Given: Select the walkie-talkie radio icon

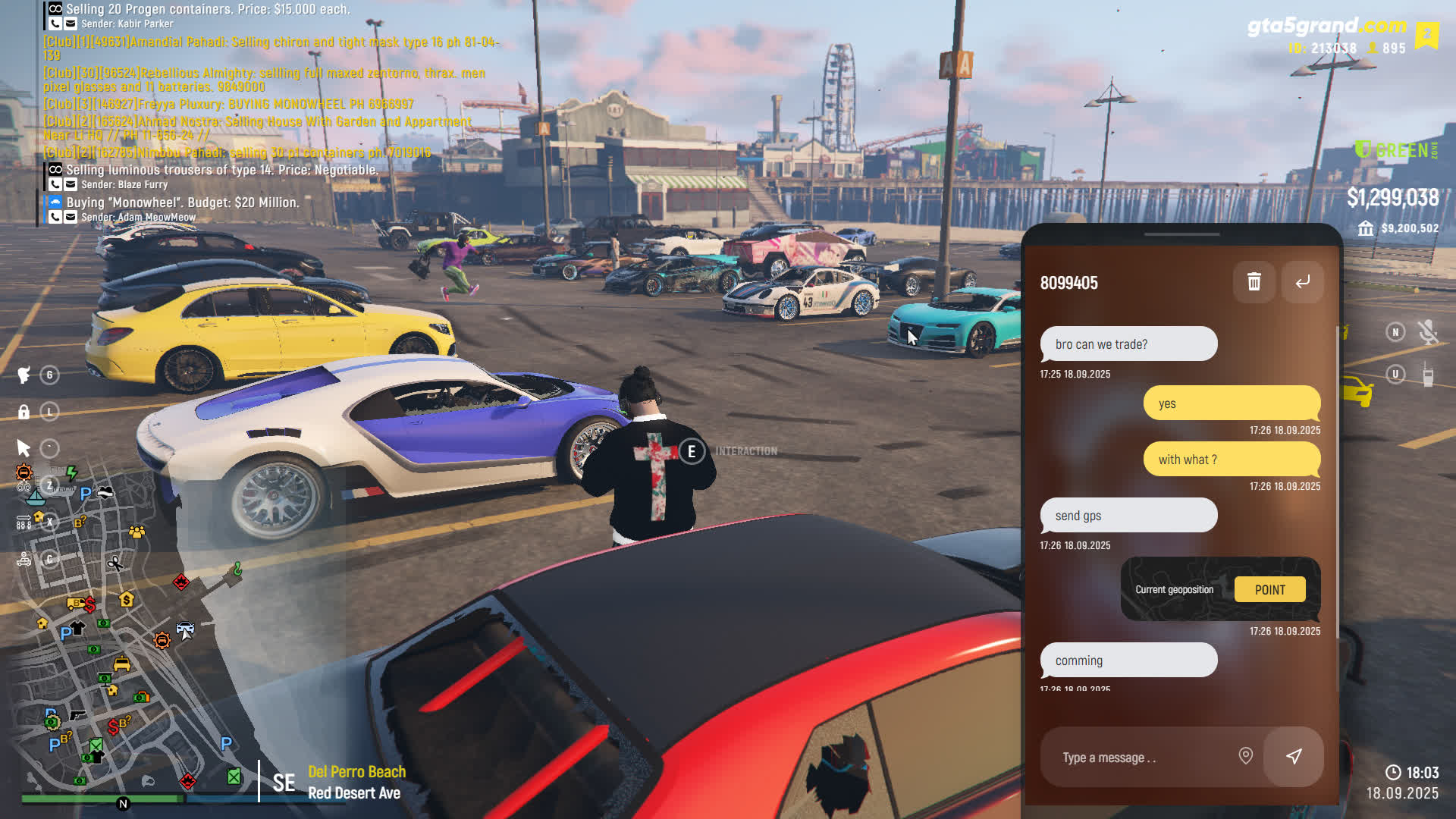Looking at the screenshot, I should 1428,375.
